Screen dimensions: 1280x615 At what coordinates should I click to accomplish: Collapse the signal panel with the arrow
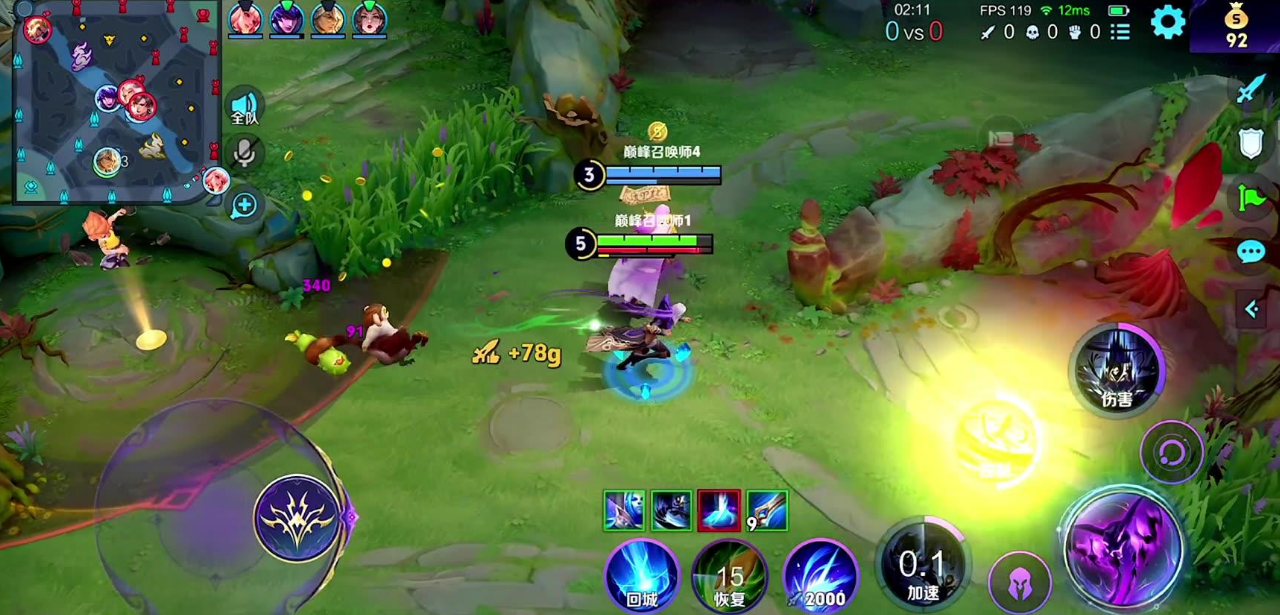coord(1251,310)
